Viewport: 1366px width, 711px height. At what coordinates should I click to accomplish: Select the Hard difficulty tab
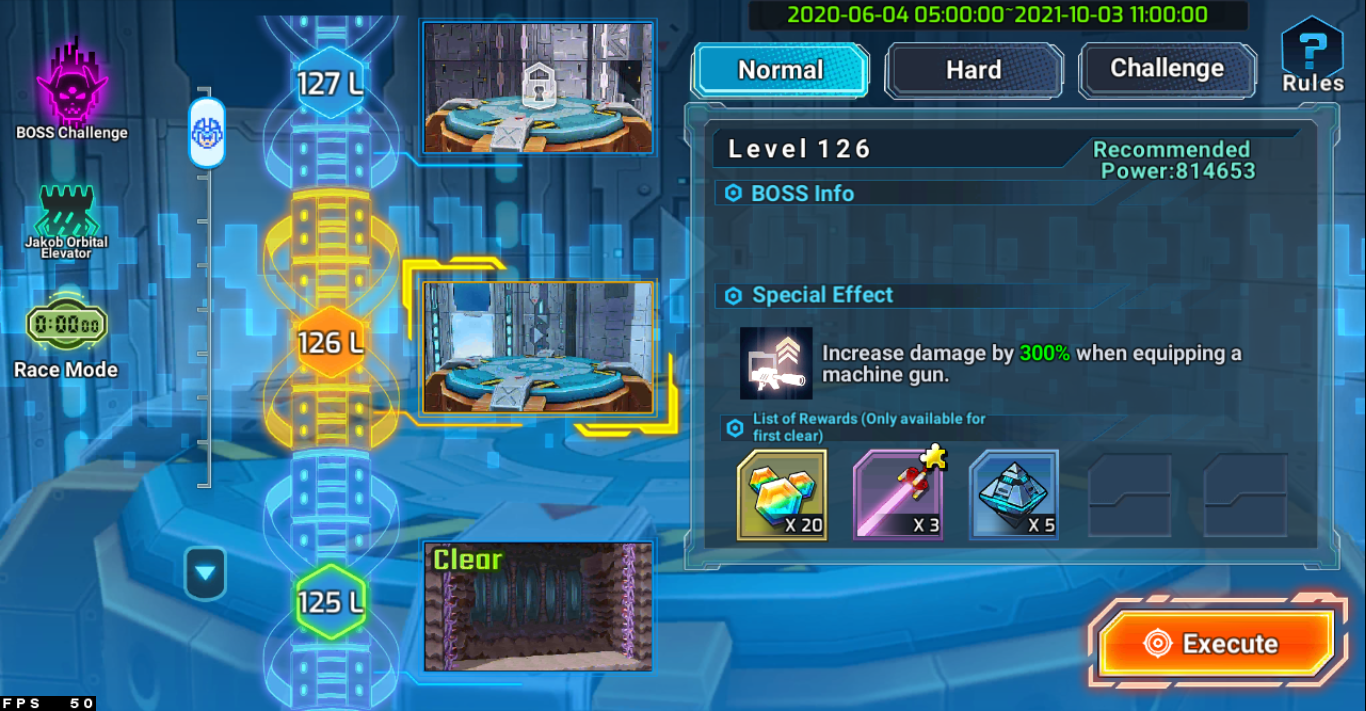973,70
